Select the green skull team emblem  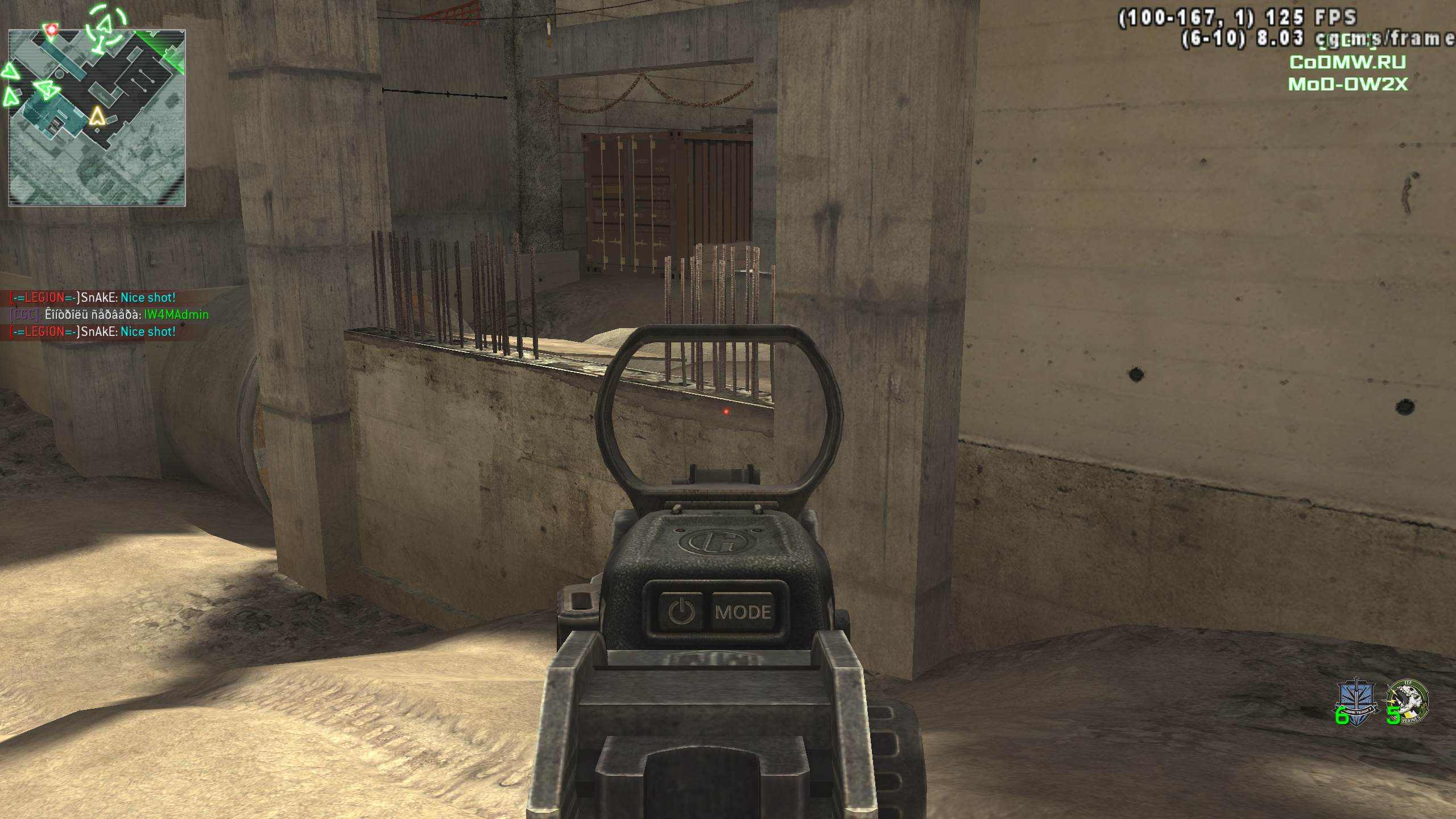coord(1408,700)
